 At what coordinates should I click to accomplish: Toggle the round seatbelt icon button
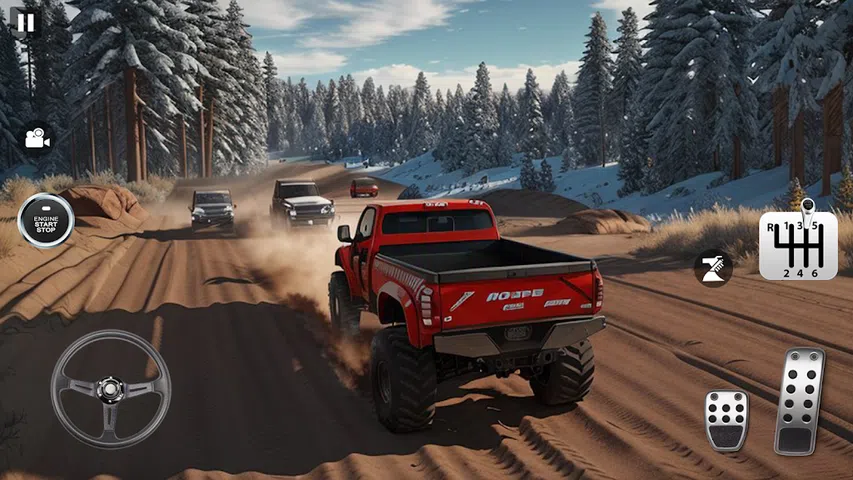(713, 267)
